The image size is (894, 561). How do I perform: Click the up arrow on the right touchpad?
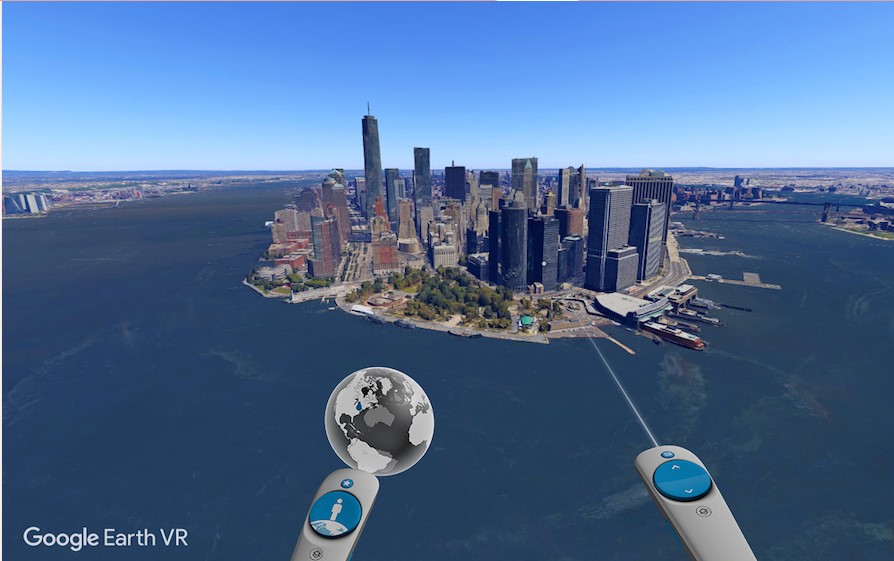click(676, 467)
